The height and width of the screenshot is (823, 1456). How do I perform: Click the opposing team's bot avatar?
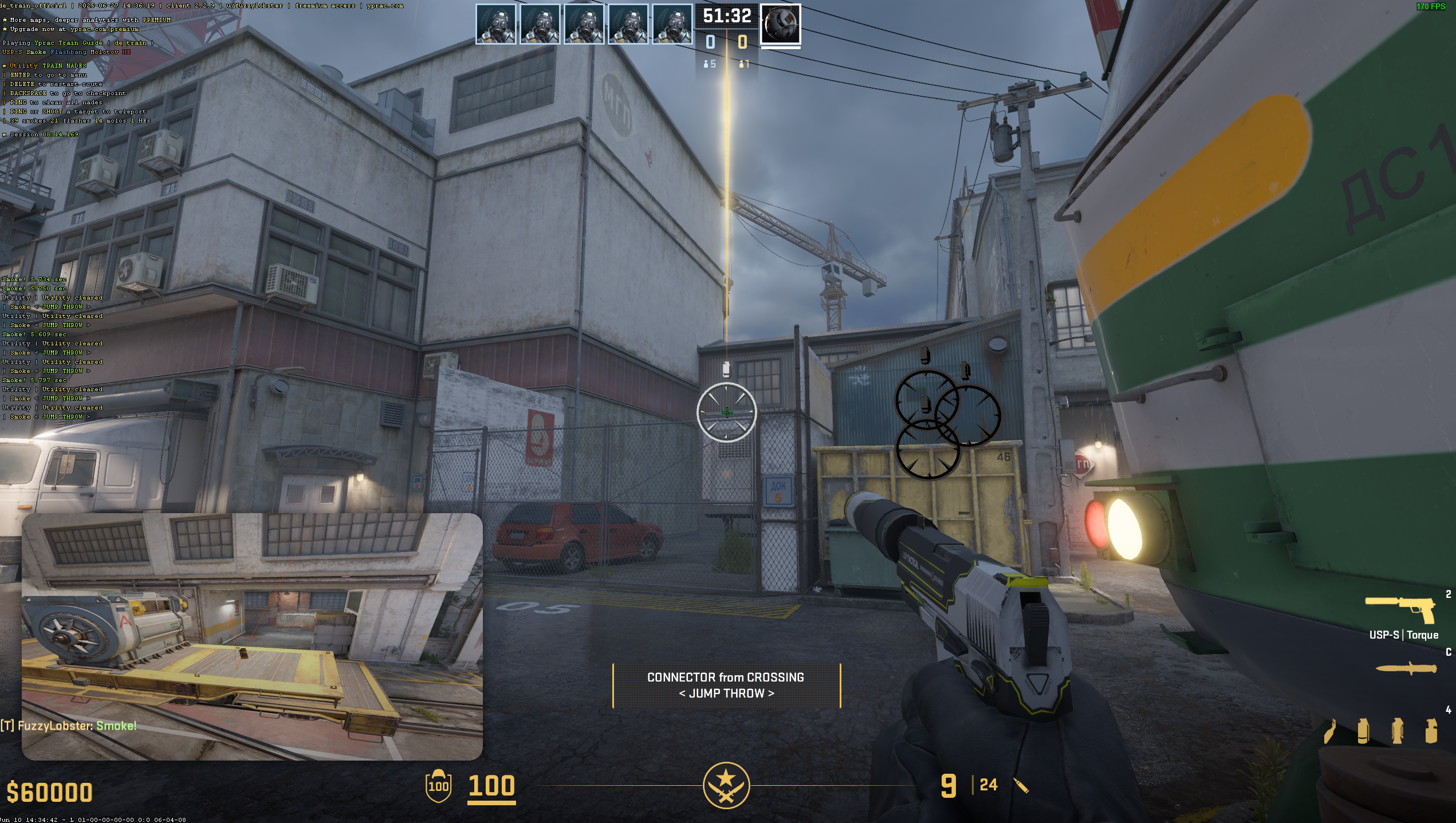pos(780,24)
